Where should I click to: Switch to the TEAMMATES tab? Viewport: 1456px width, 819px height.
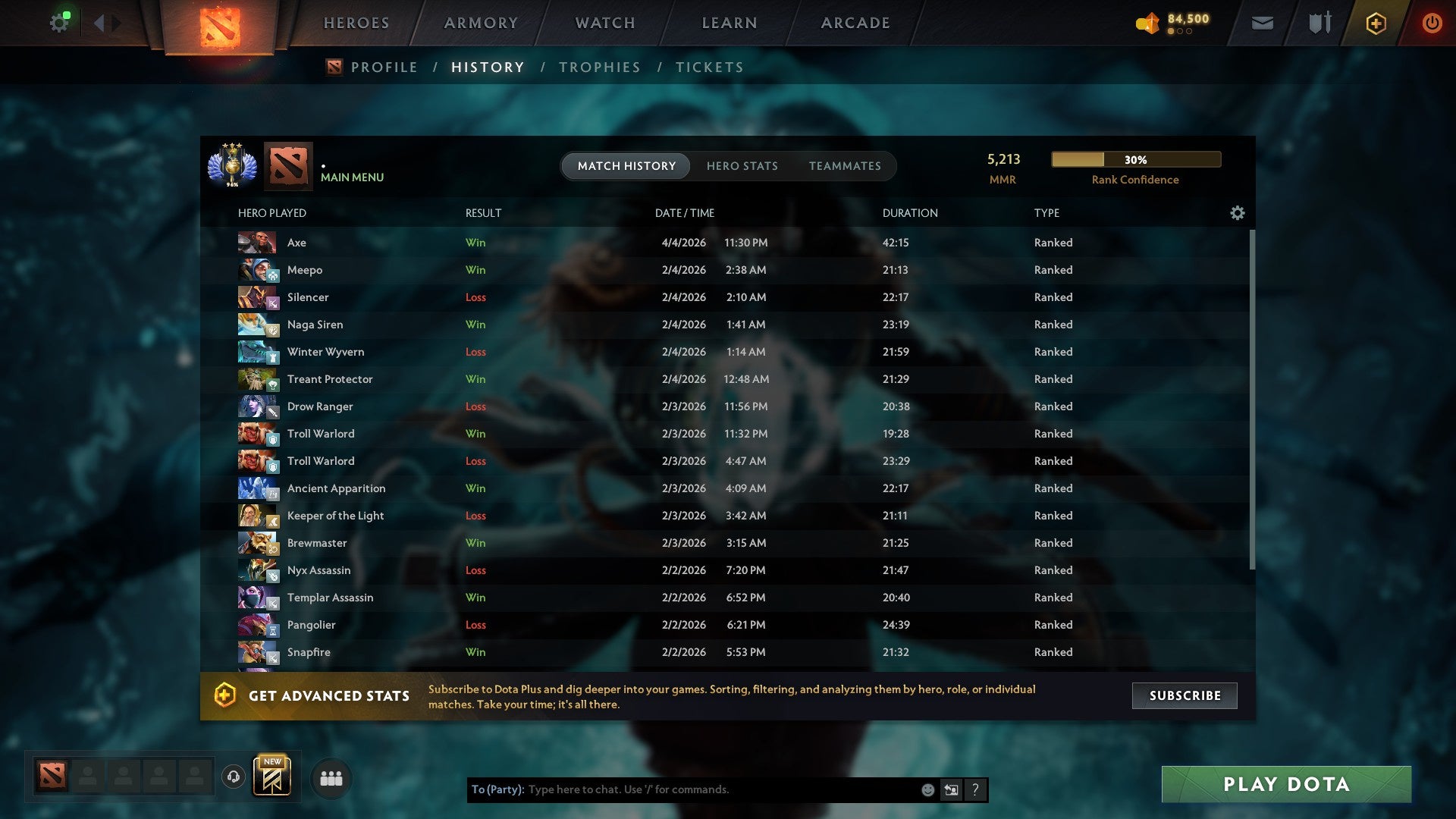[845, 165]
